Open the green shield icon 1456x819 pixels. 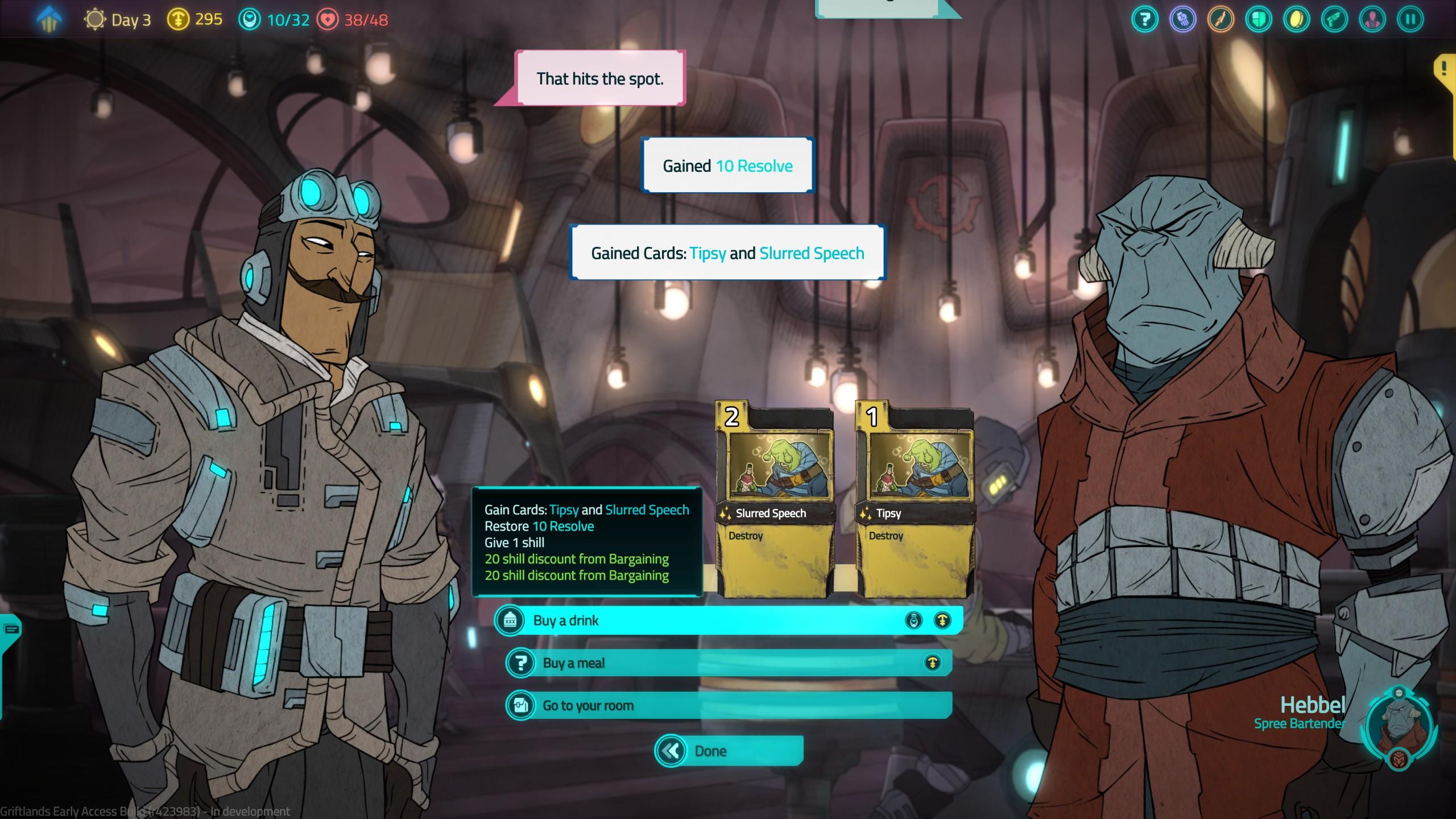[x=1259, y=20]
